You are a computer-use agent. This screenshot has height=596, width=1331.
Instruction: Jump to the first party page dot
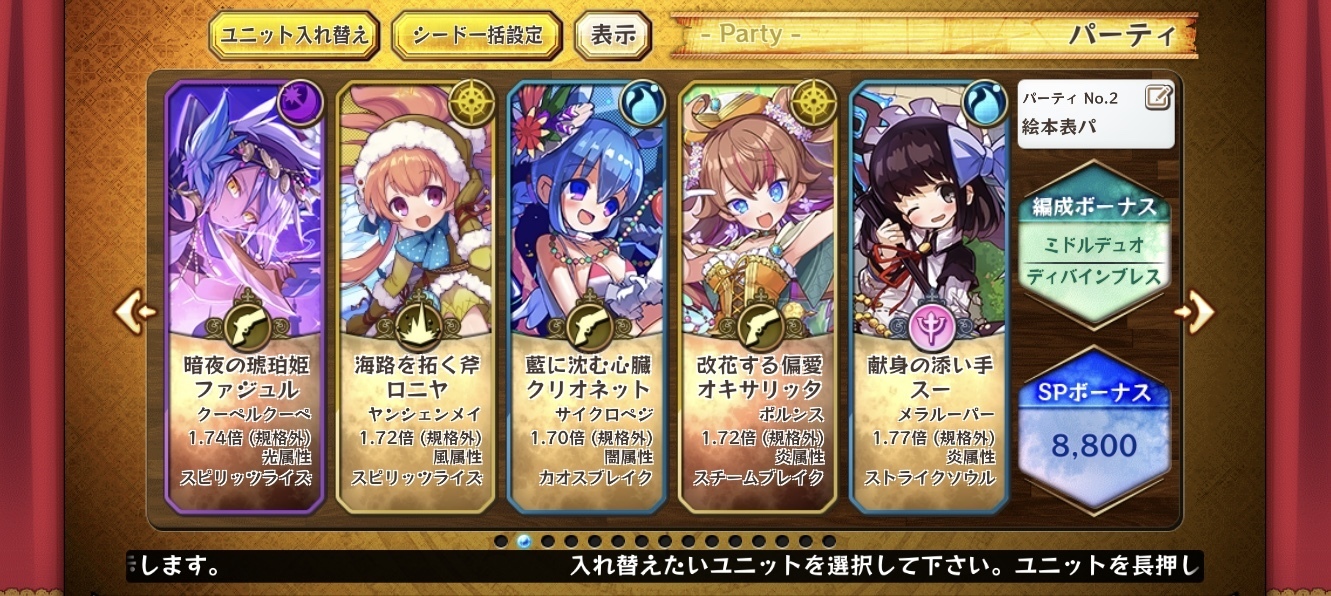501,541
